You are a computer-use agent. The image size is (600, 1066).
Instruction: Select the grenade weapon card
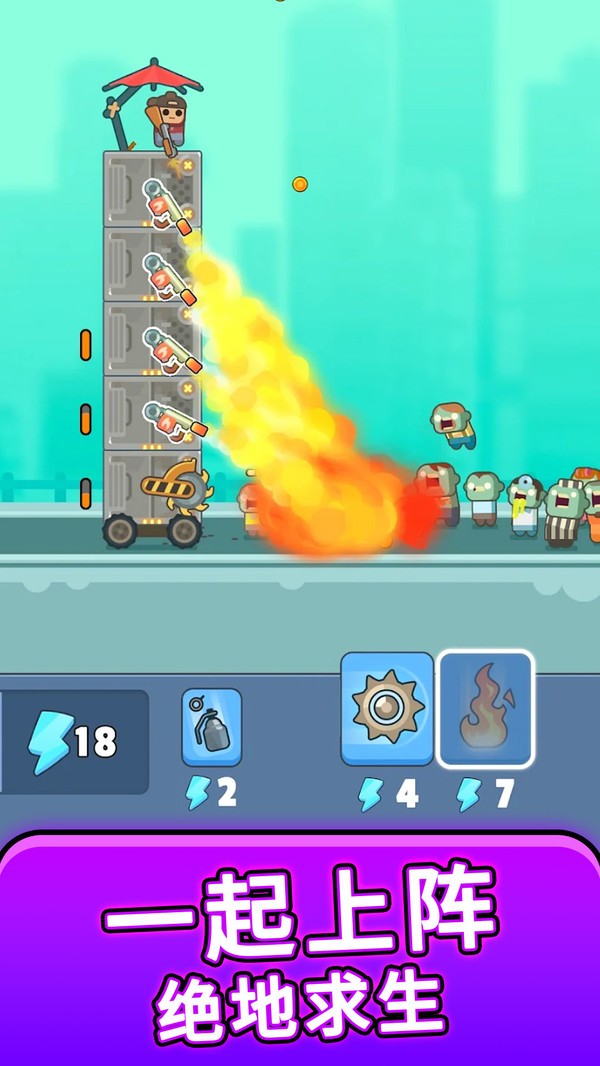[x=212, y=727]
